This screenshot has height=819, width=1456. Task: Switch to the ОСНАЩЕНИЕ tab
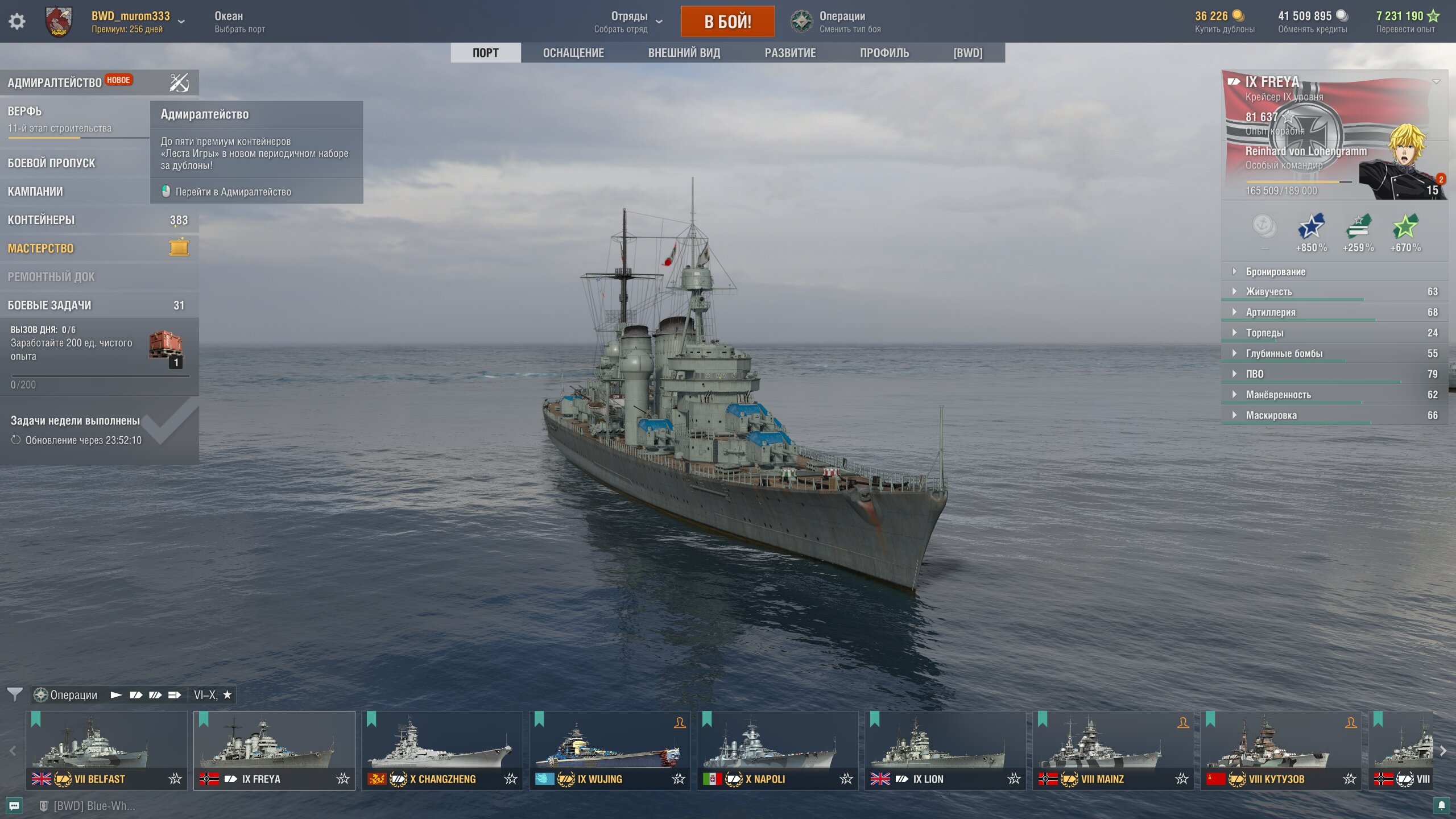point(573,53)
